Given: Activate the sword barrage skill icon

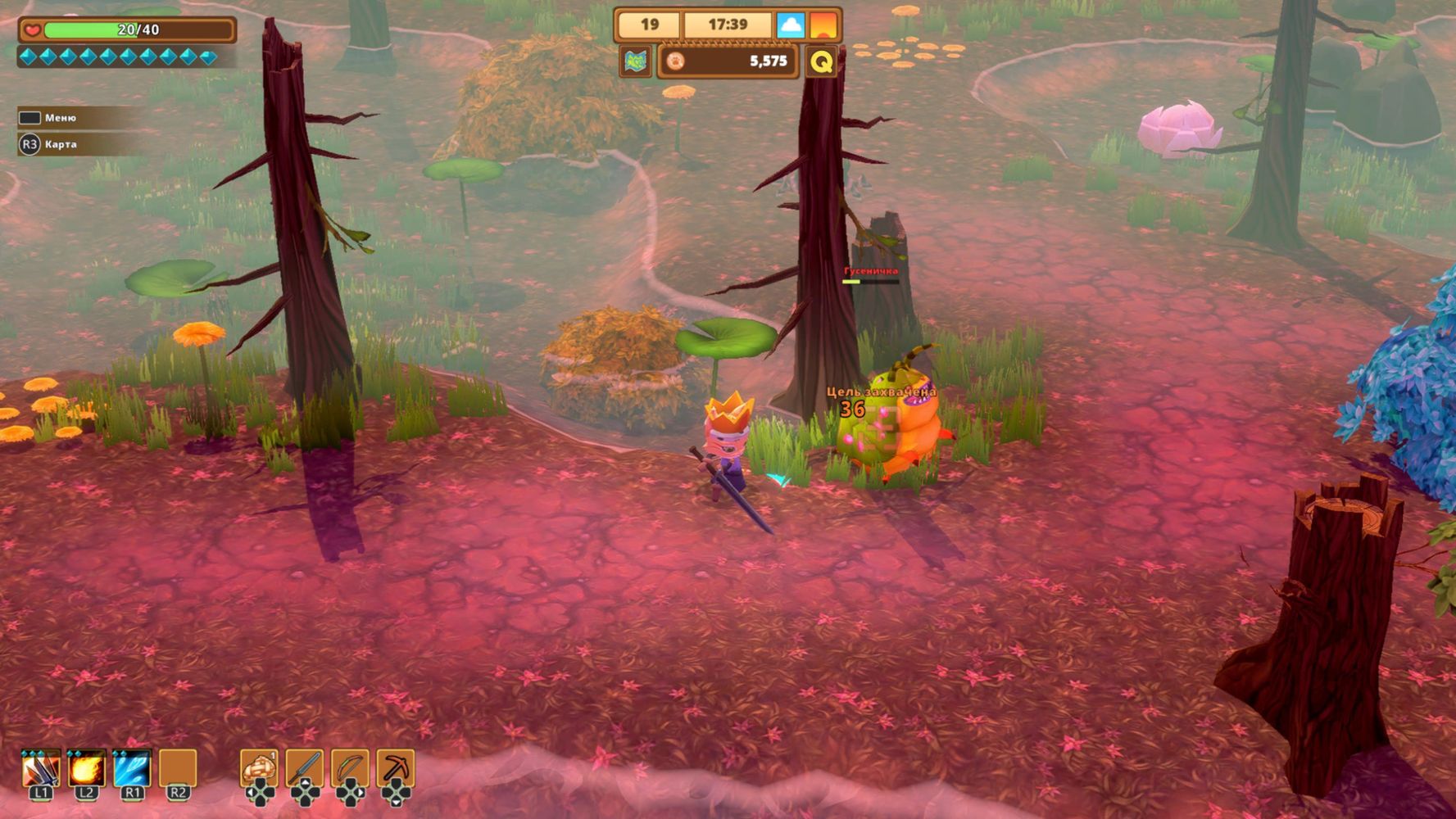Looking at the screenshot, I should click(x=41, y=770).
